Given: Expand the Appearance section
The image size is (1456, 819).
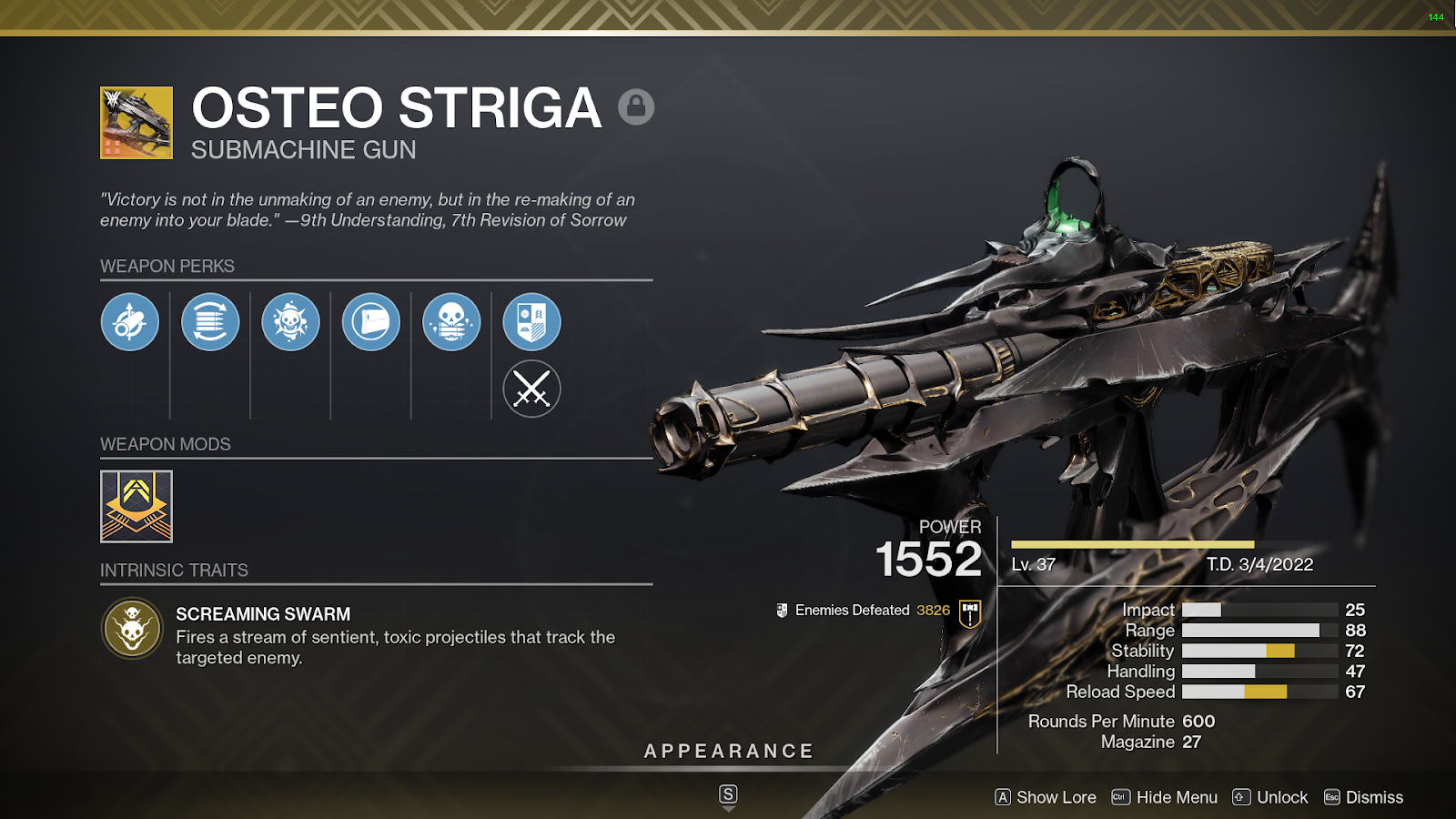Looking at the screenshot, I should (728, 752).
